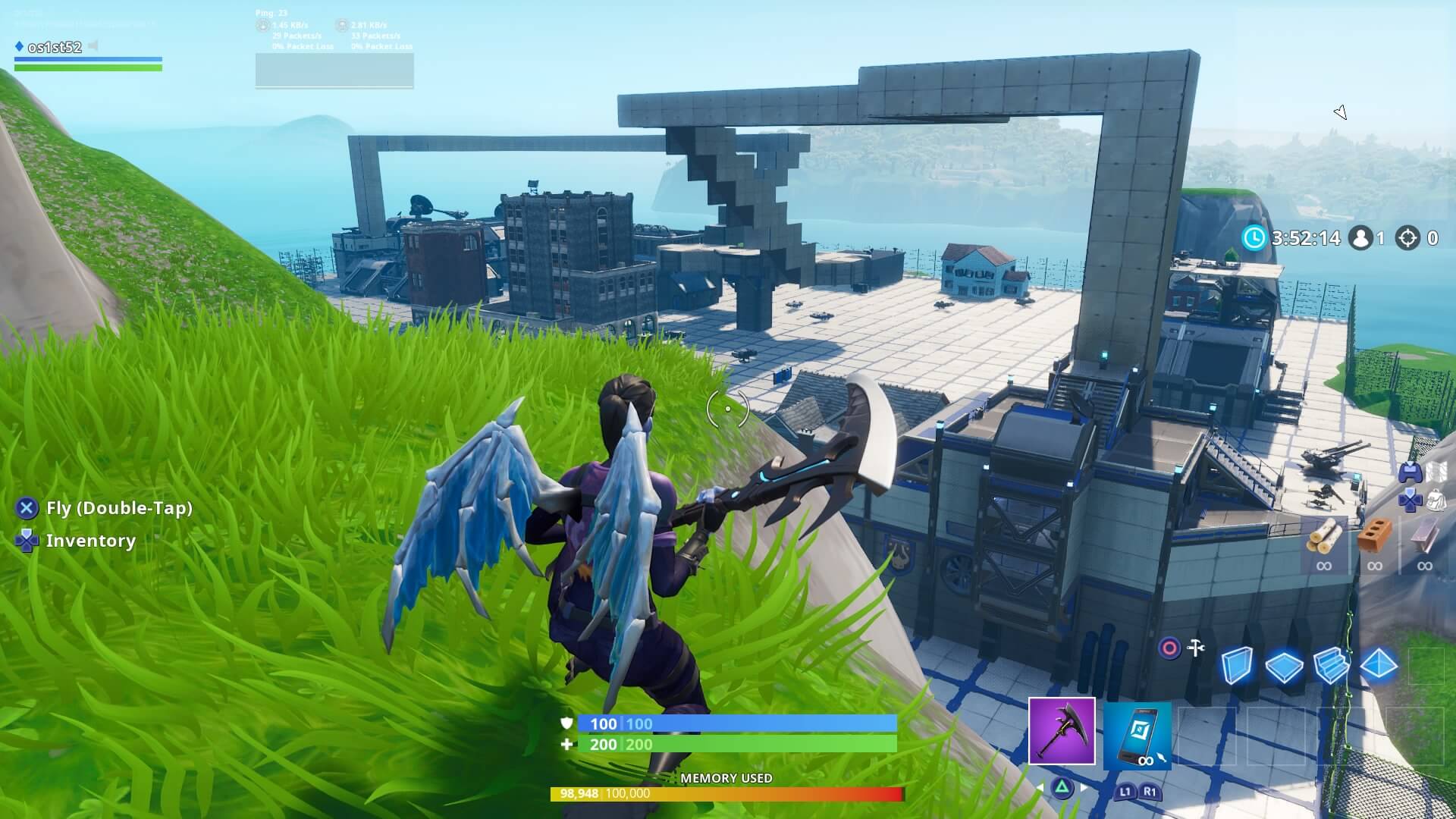Select the roof building piece

1379,664
